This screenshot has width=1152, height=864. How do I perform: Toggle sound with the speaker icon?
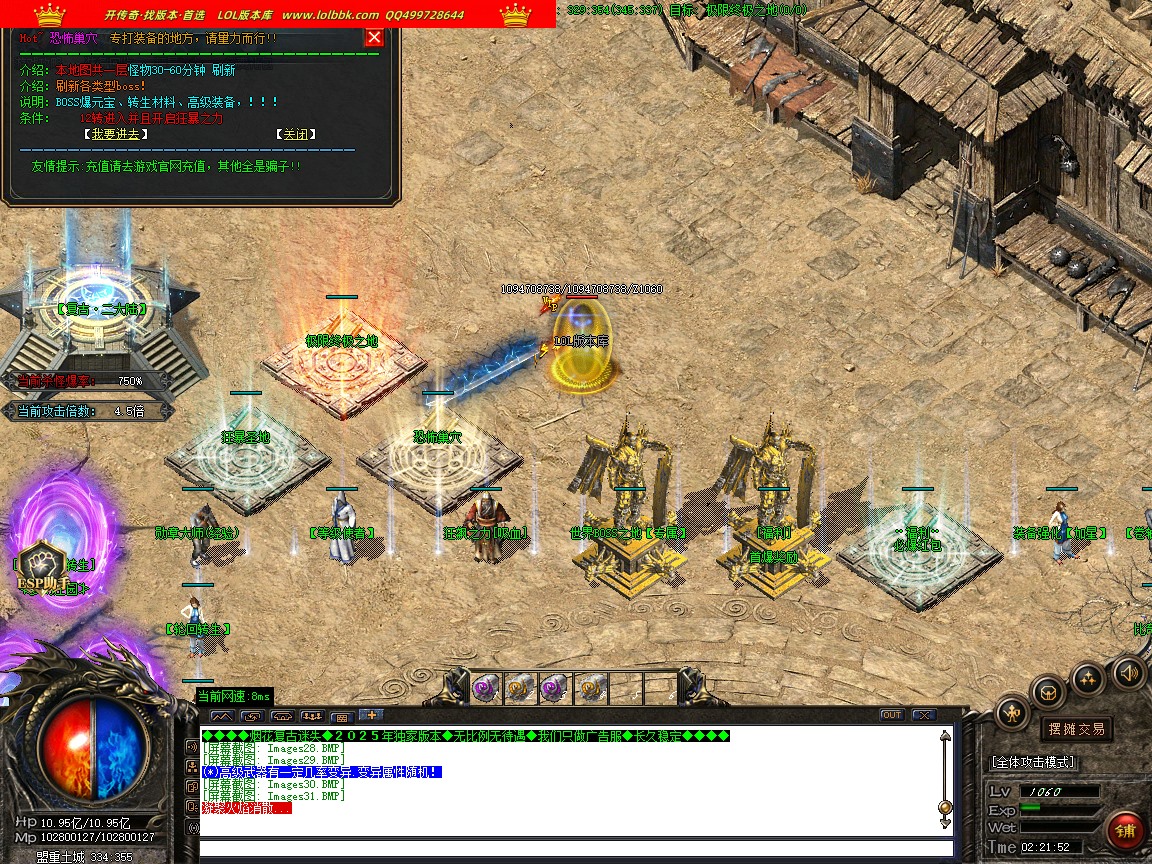[1128, 672]
